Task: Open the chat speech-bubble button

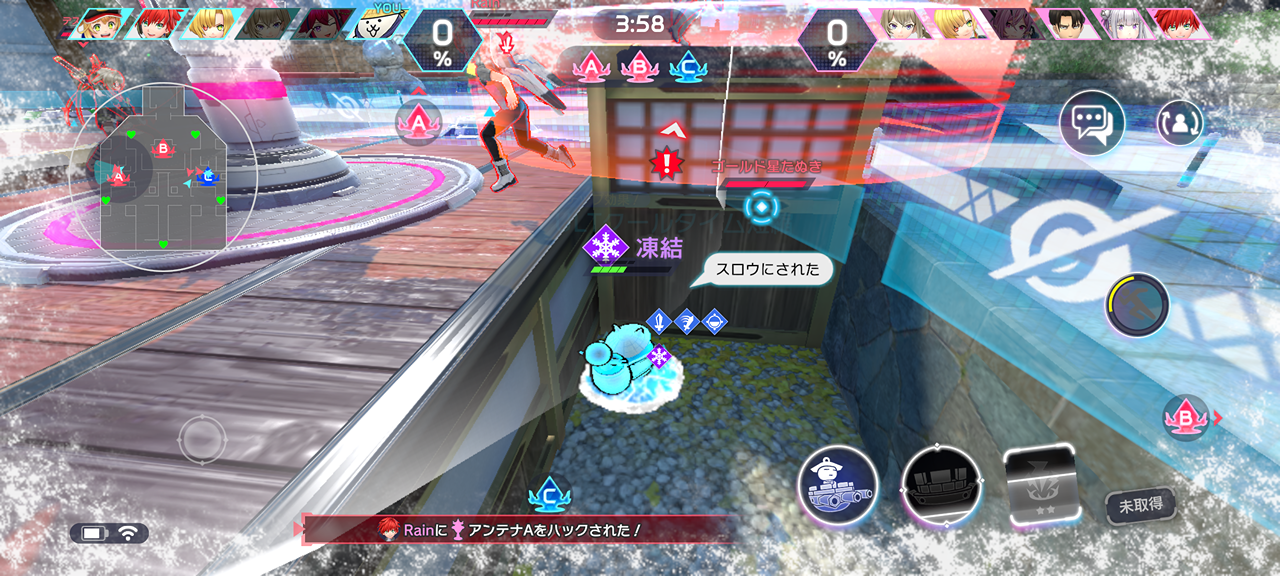Action: pos(1092,122)
